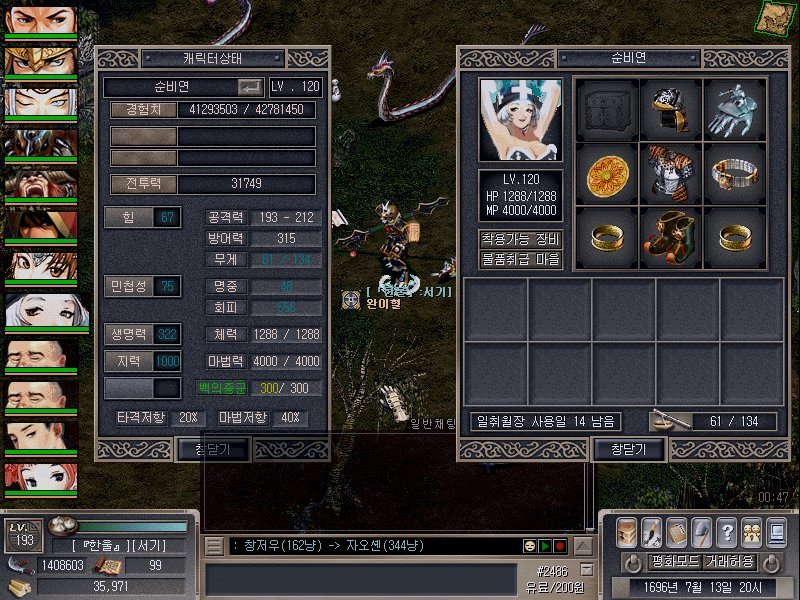
Task: Open the computer monitor system icon
Action: (x=775, y=532)
